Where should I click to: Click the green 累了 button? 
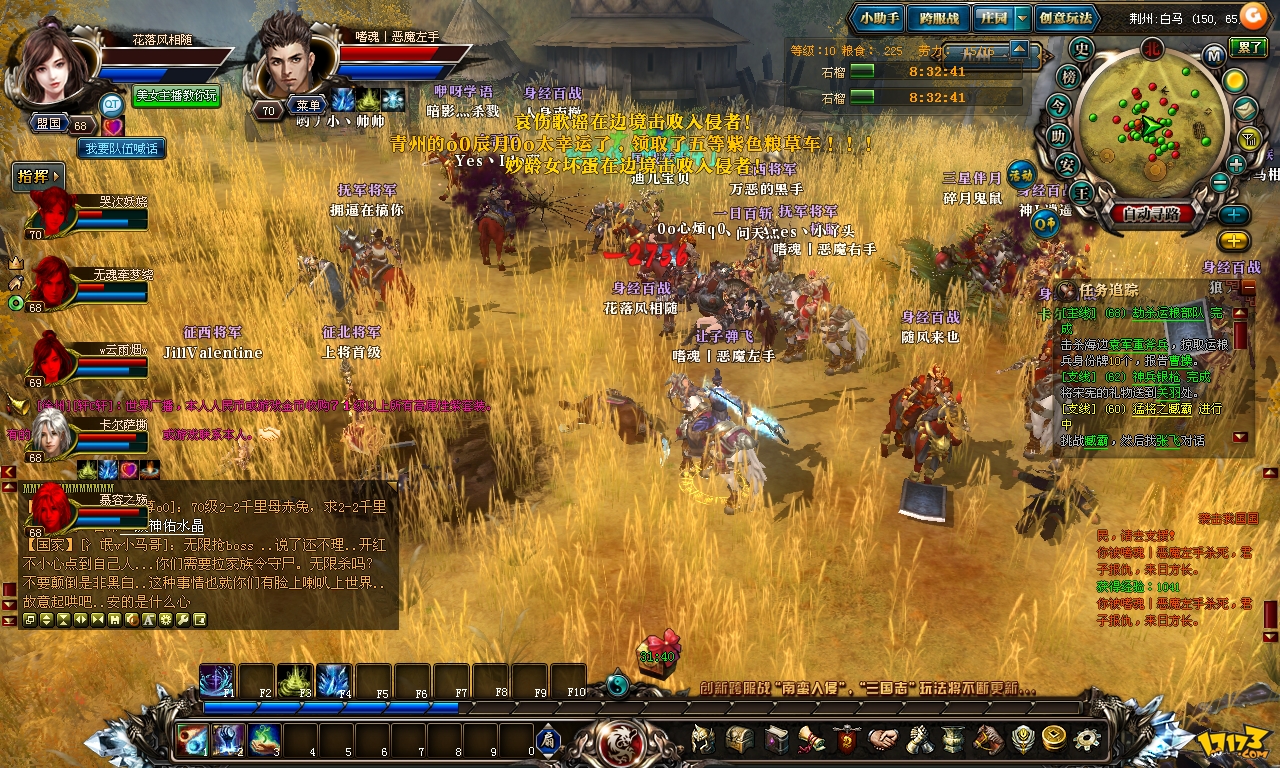coord(1249,46)
